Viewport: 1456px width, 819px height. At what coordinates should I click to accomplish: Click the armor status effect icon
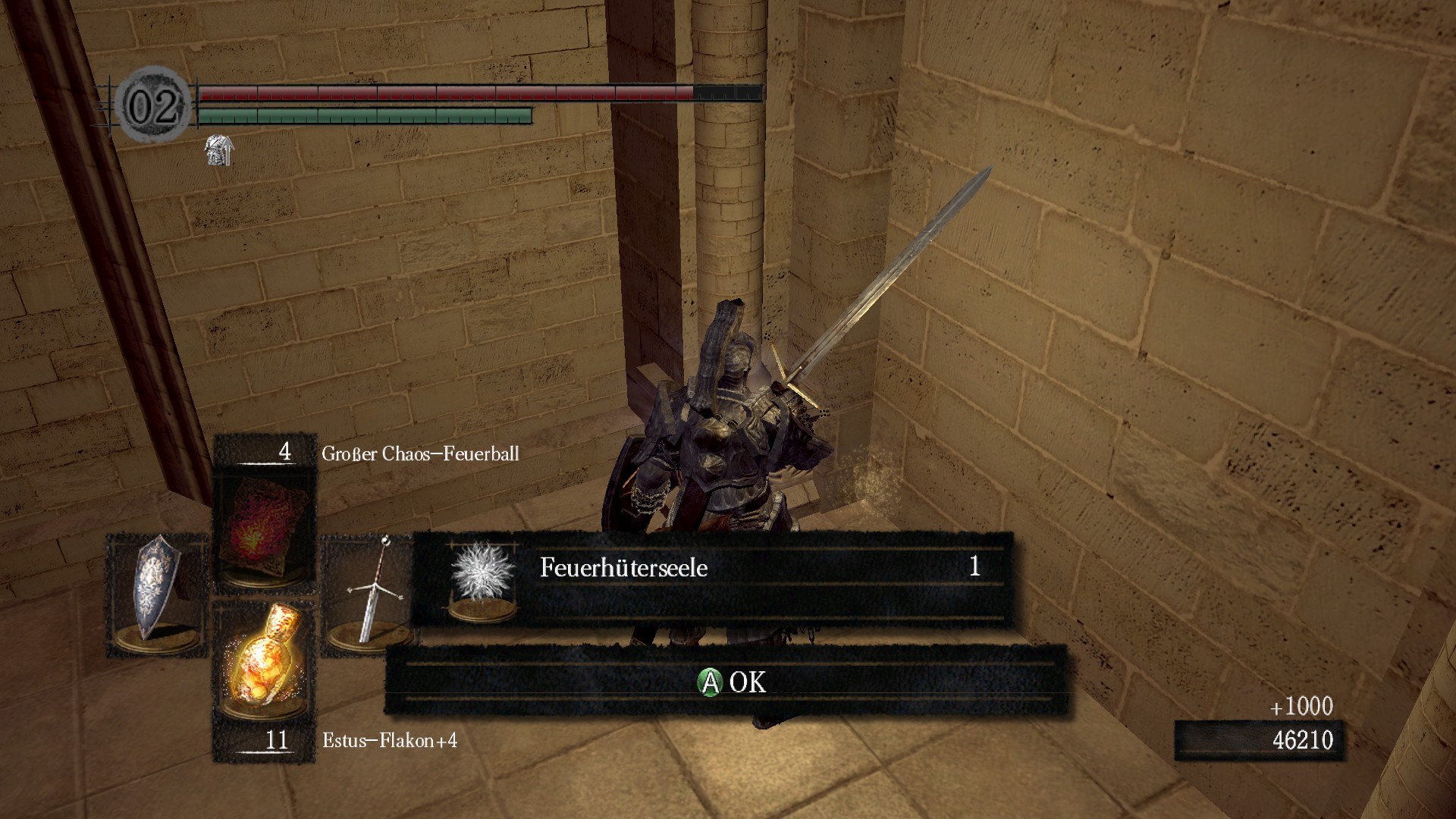point(219,150)
